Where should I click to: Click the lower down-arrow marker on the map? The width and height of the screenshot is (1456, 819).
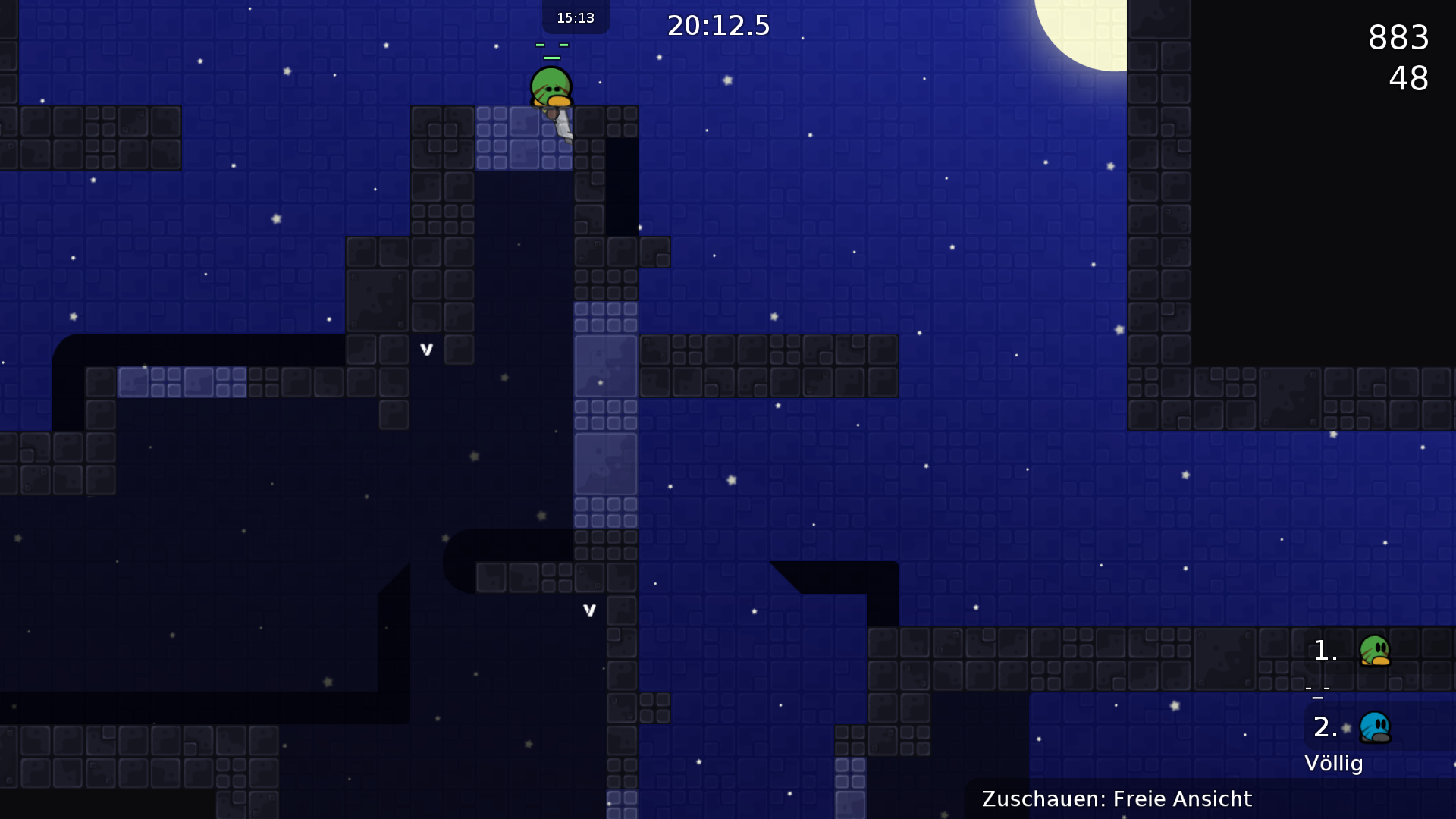589,608
